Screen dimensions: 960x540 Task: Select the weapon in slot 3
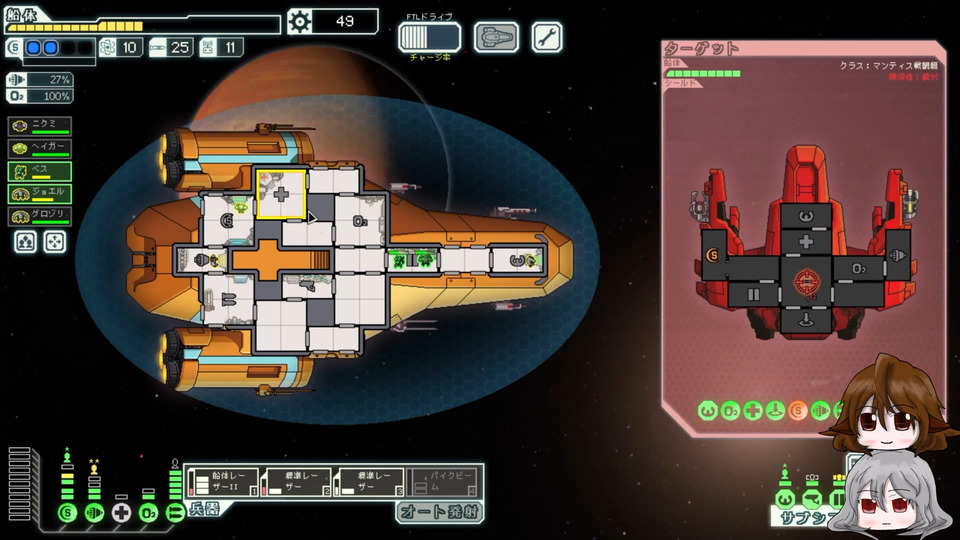(369, 482)
